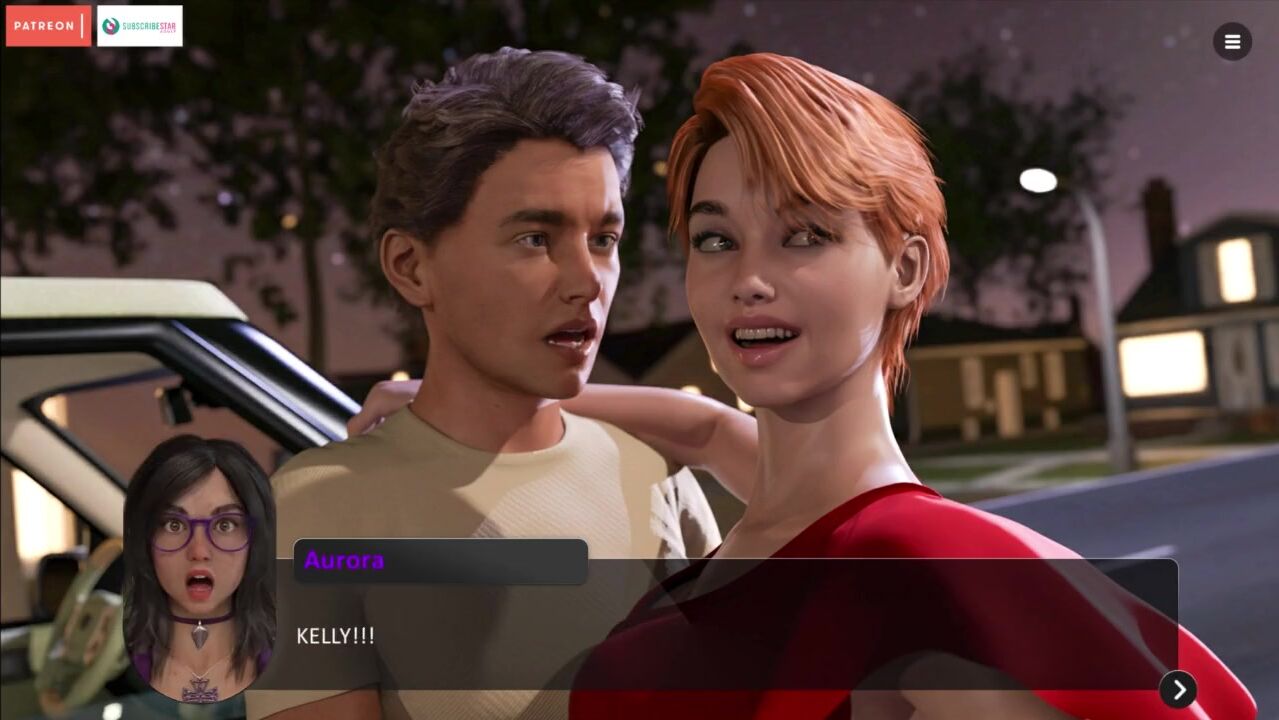Advance dialogue with the next arrow
Viewport: 1279px width, 720px height.
(x=1178, y=689)
